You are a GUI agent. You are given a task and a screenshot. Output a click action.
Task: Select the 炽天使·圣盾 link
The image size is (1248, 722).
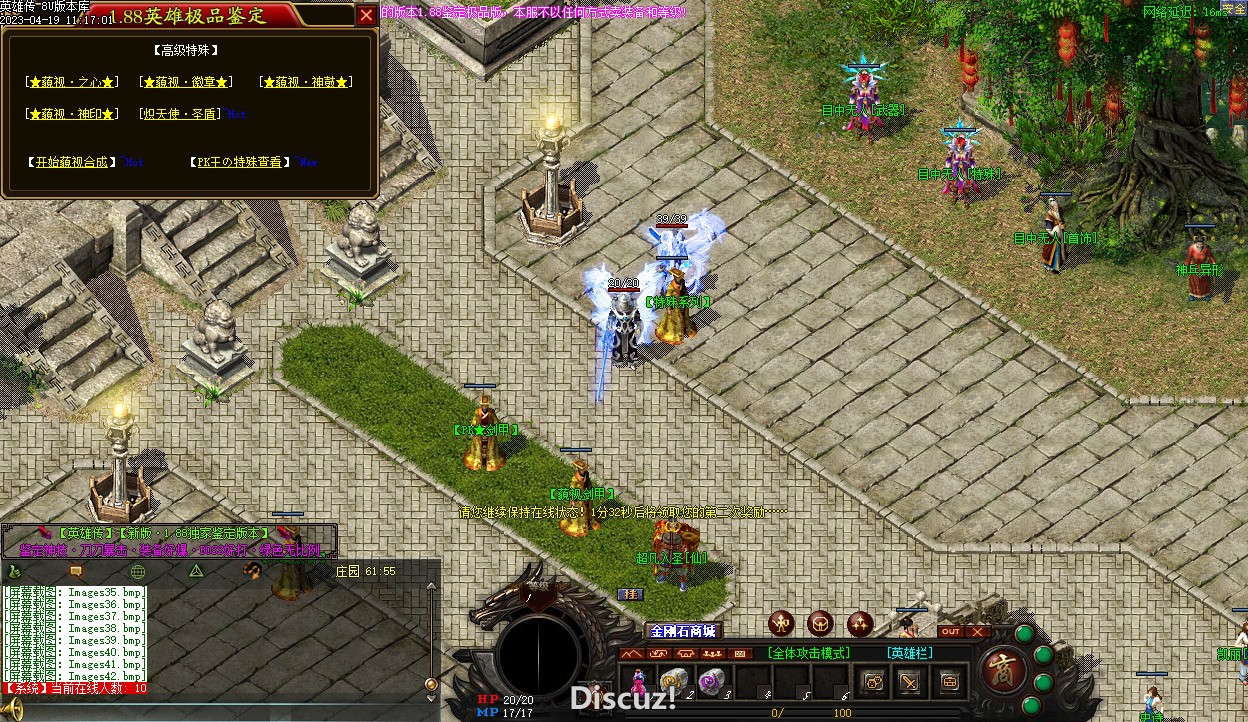coord(180,114)
